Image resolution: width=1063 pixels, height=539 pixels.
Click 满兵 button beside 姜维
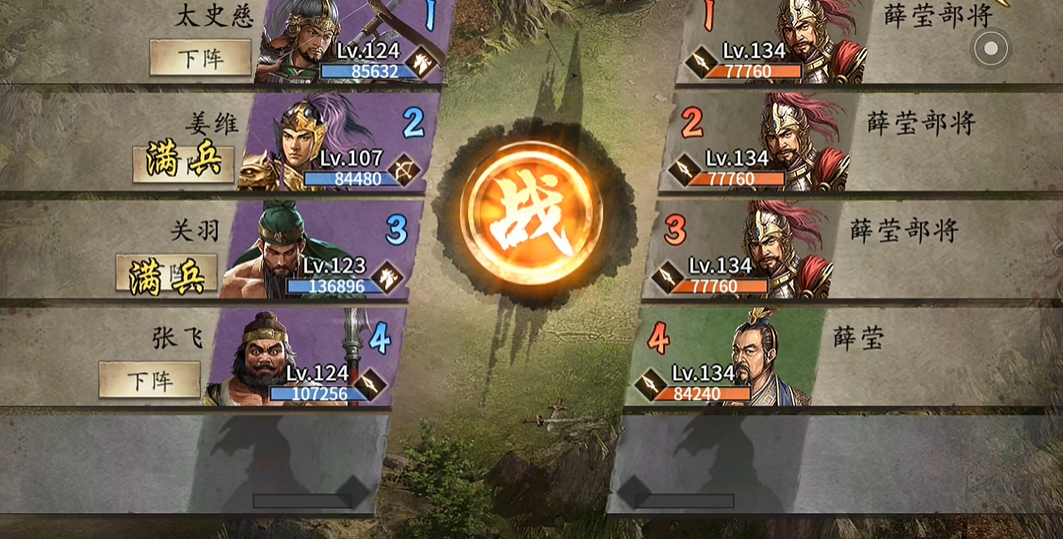point(183,163)
